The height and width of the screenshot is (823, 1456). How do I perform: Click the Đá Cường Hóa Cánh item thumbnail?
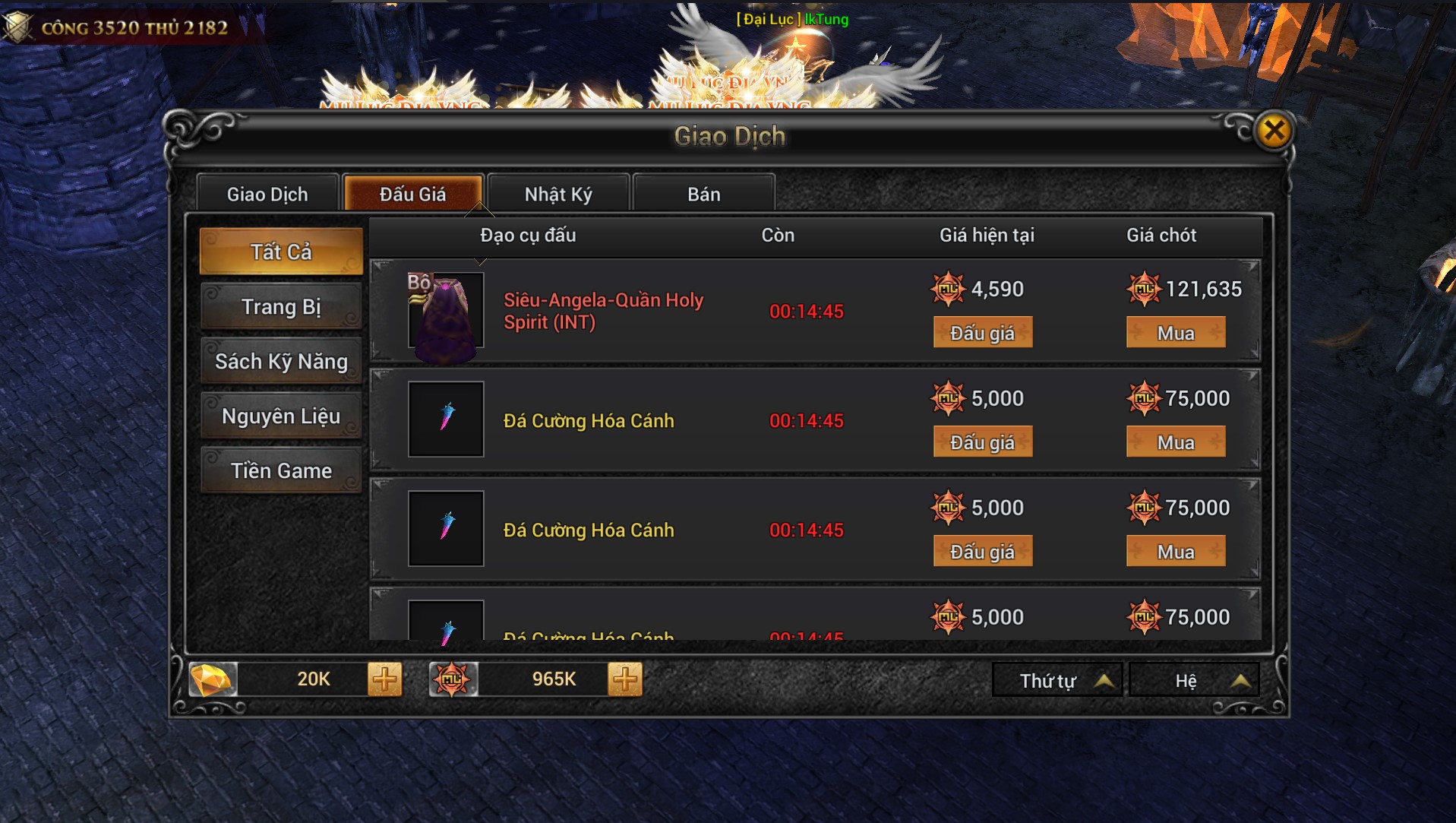click(445, 419)
